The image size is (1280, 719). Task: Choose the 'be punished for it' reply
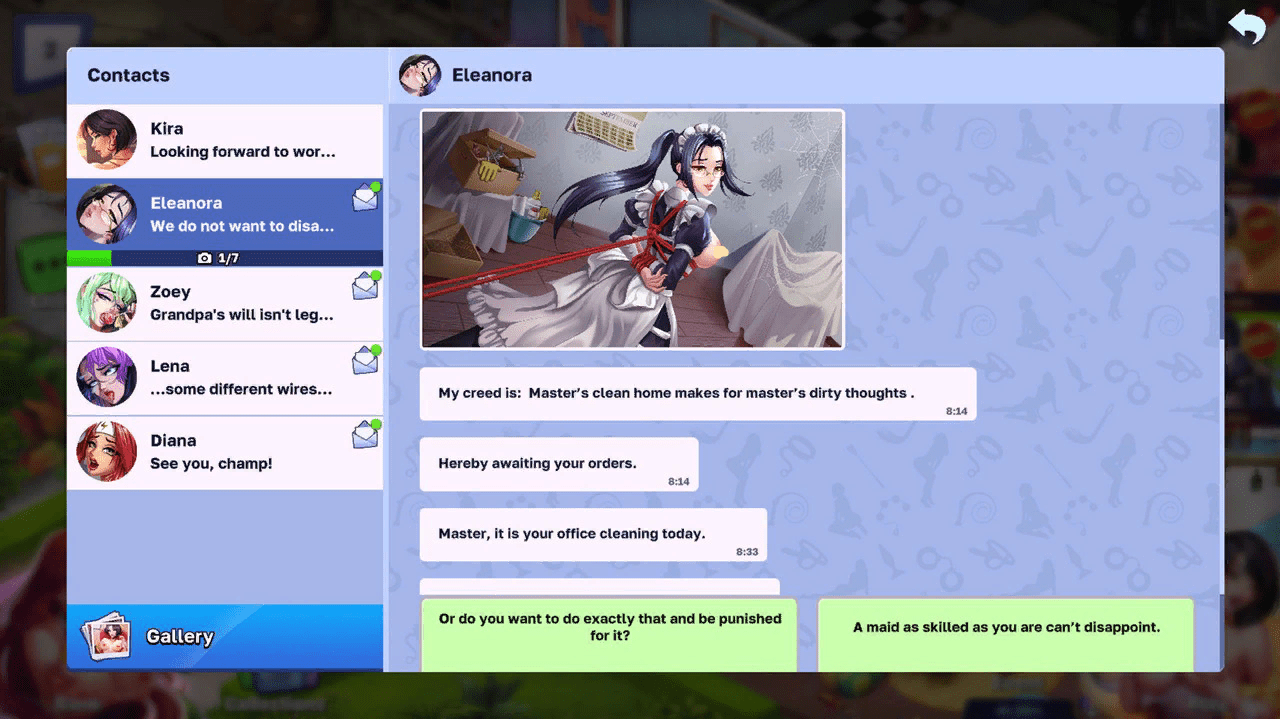coord(609,630)
